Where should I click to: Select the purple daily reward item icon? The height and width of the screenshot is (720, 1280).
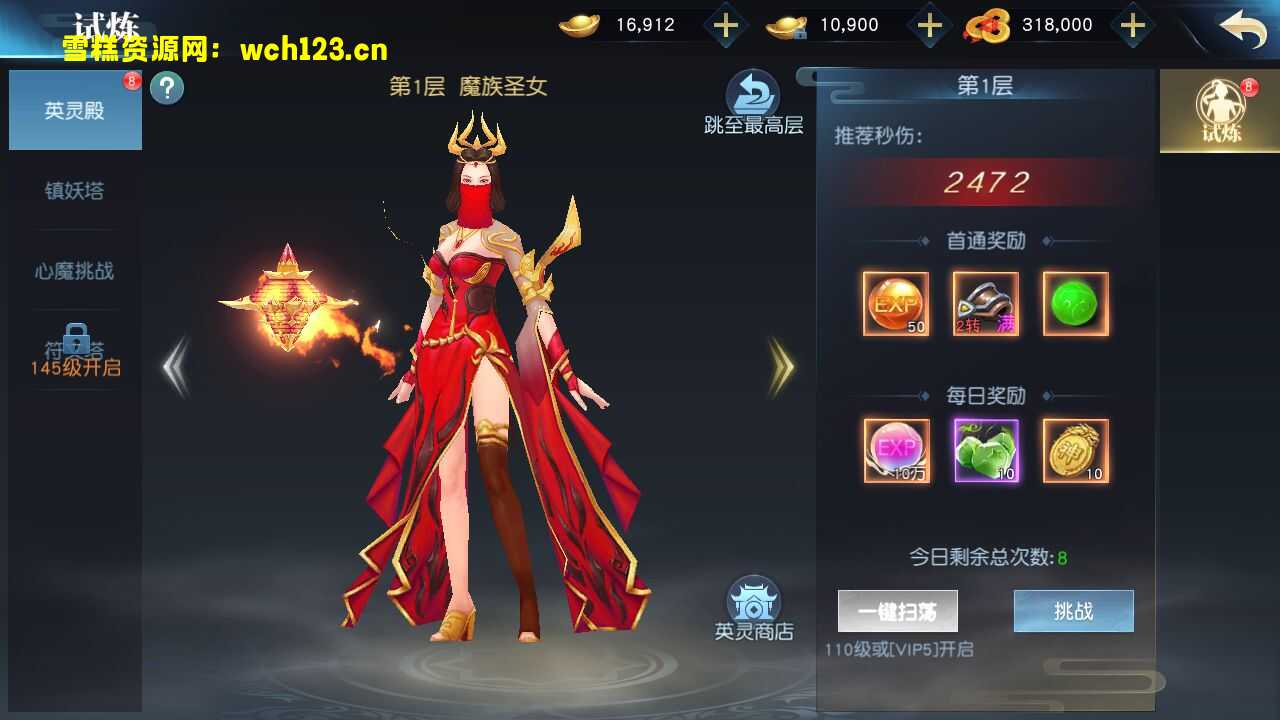(985, 452)
